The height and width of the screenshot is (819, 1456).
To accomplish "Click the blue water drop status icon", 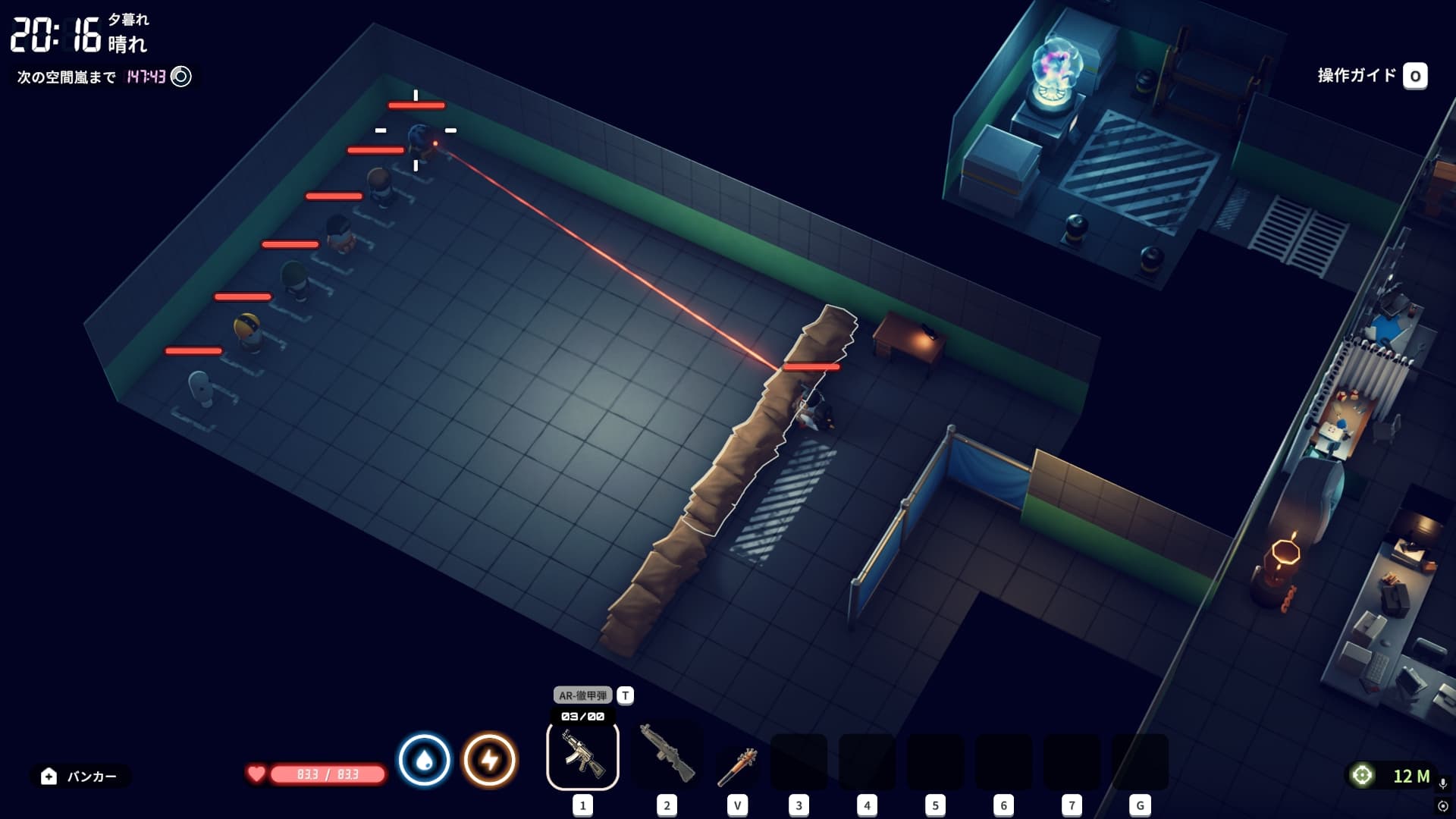I will (425, 760).
